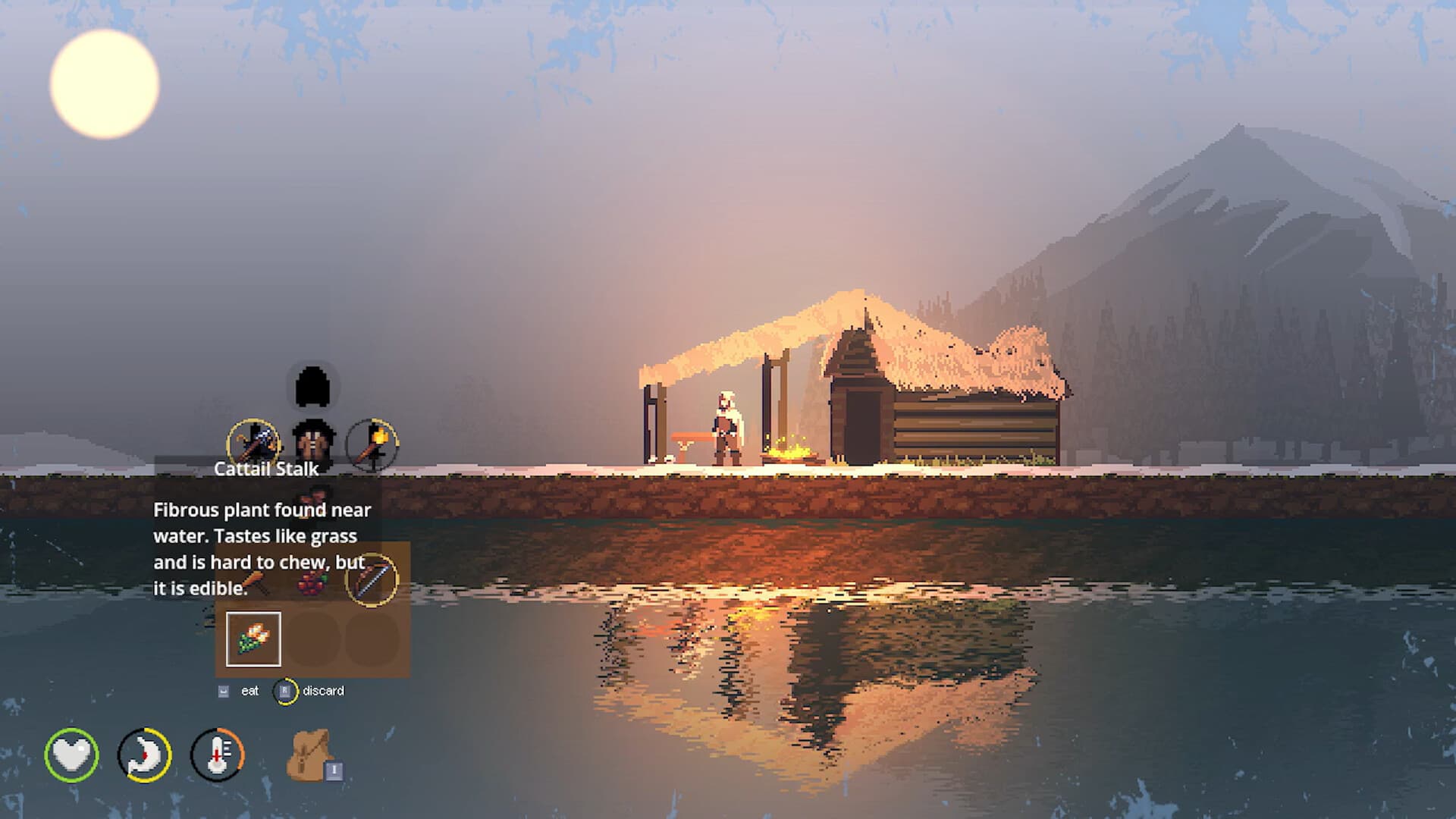Select the Cattail Stalk hotbar slot
Viewport: 1456px width, 819px height.
pyautogui.click(x=253, y=639)
